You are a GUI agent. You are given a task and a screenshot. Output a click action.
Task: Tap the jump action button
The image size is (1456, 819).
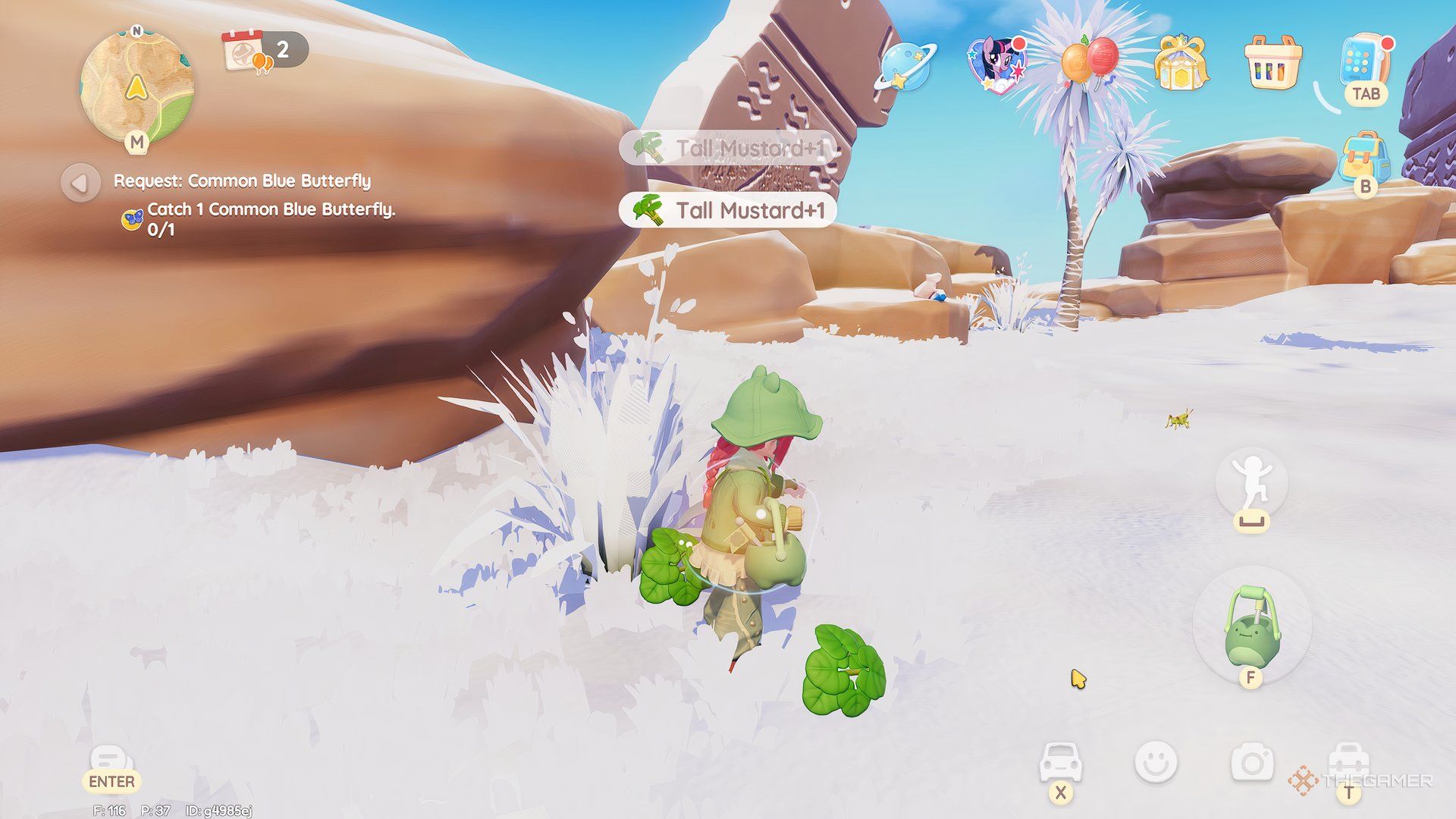pyautogui.click(x=1251, y=482)
